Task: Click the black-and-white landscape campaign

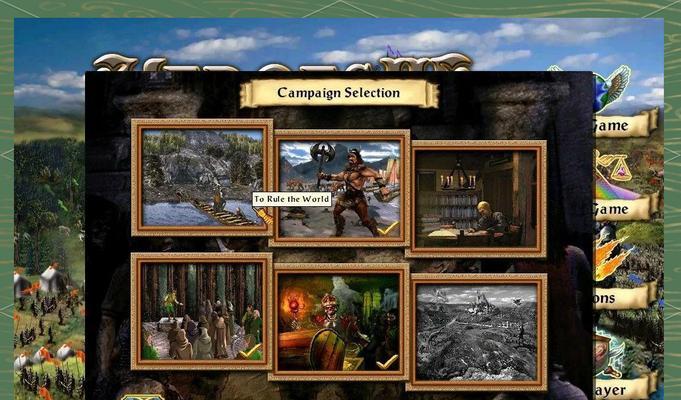Action: (x=477, y=332)
